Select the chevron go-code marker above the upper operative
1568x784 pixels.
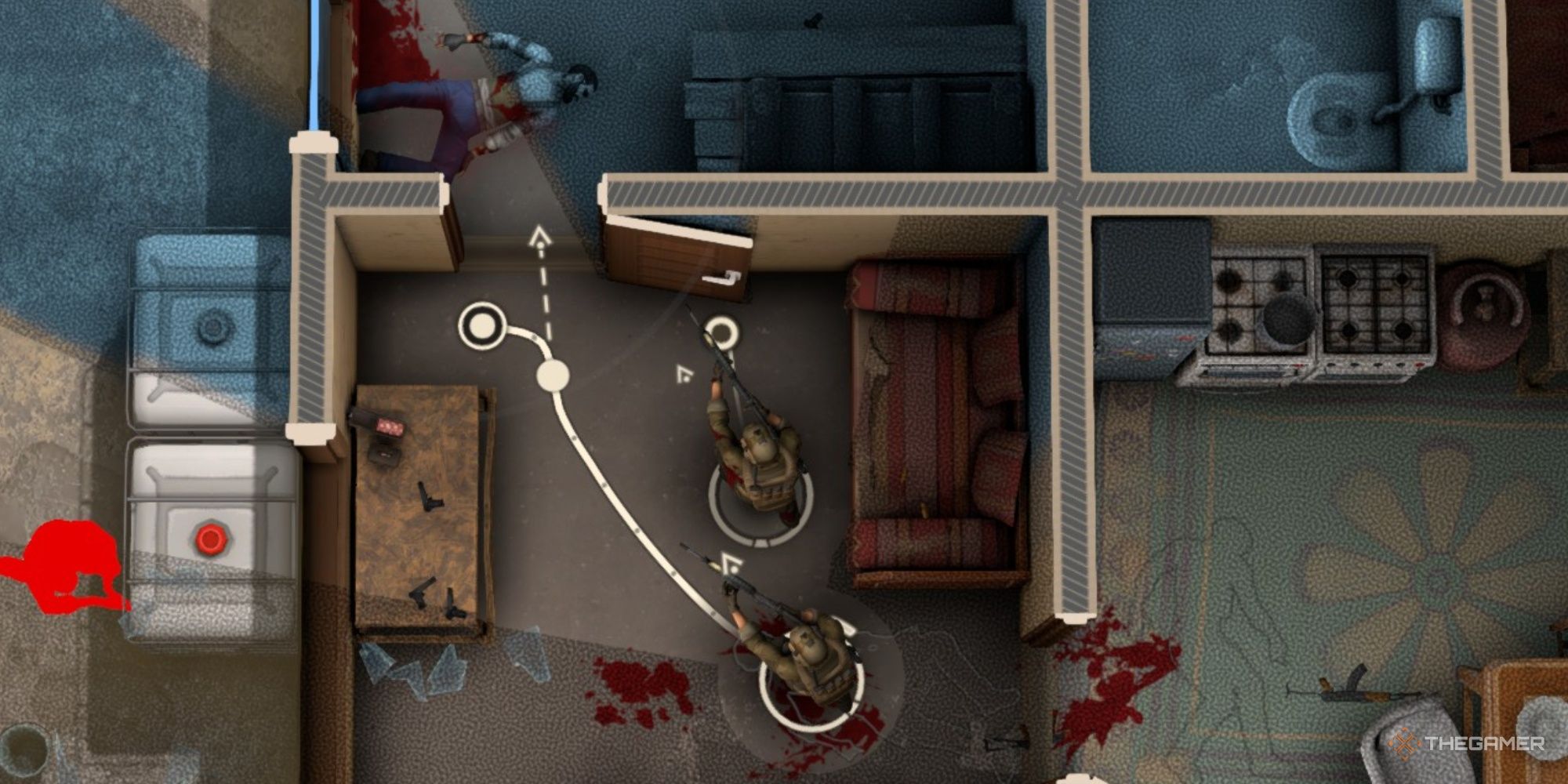pyautogui.click(x=684, y=374)
